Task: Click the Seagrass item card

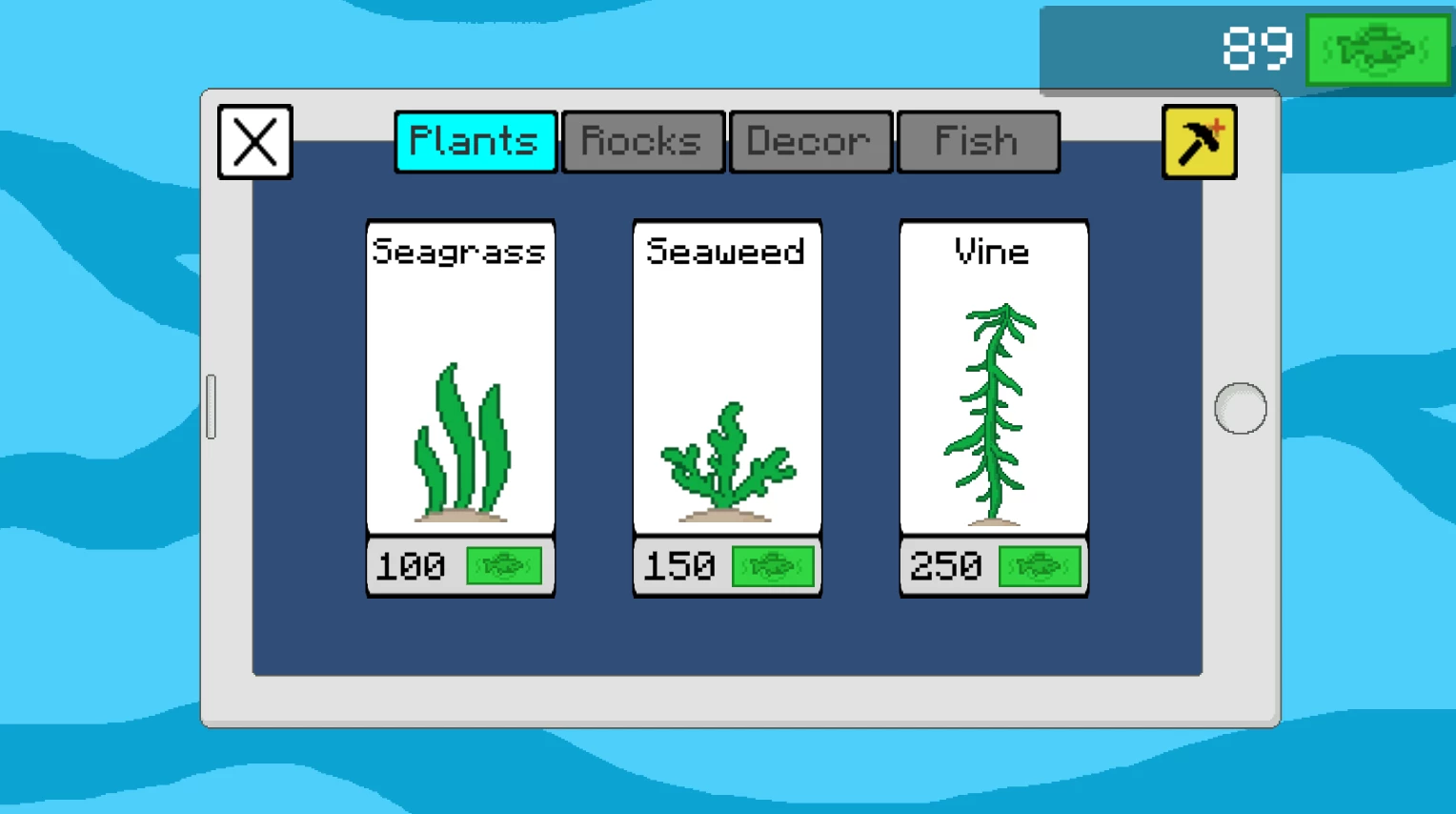Action: click(x=460, y=376)
